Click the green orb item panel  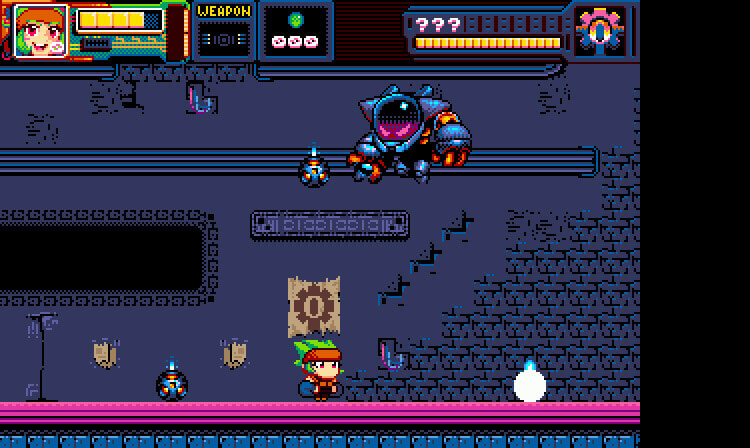point(295,31)
